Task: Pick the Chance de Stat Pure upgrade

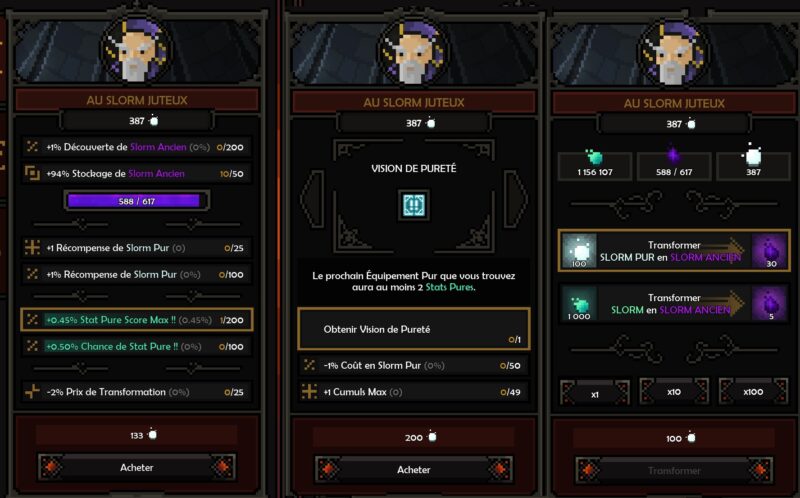Action: point(136,346)
